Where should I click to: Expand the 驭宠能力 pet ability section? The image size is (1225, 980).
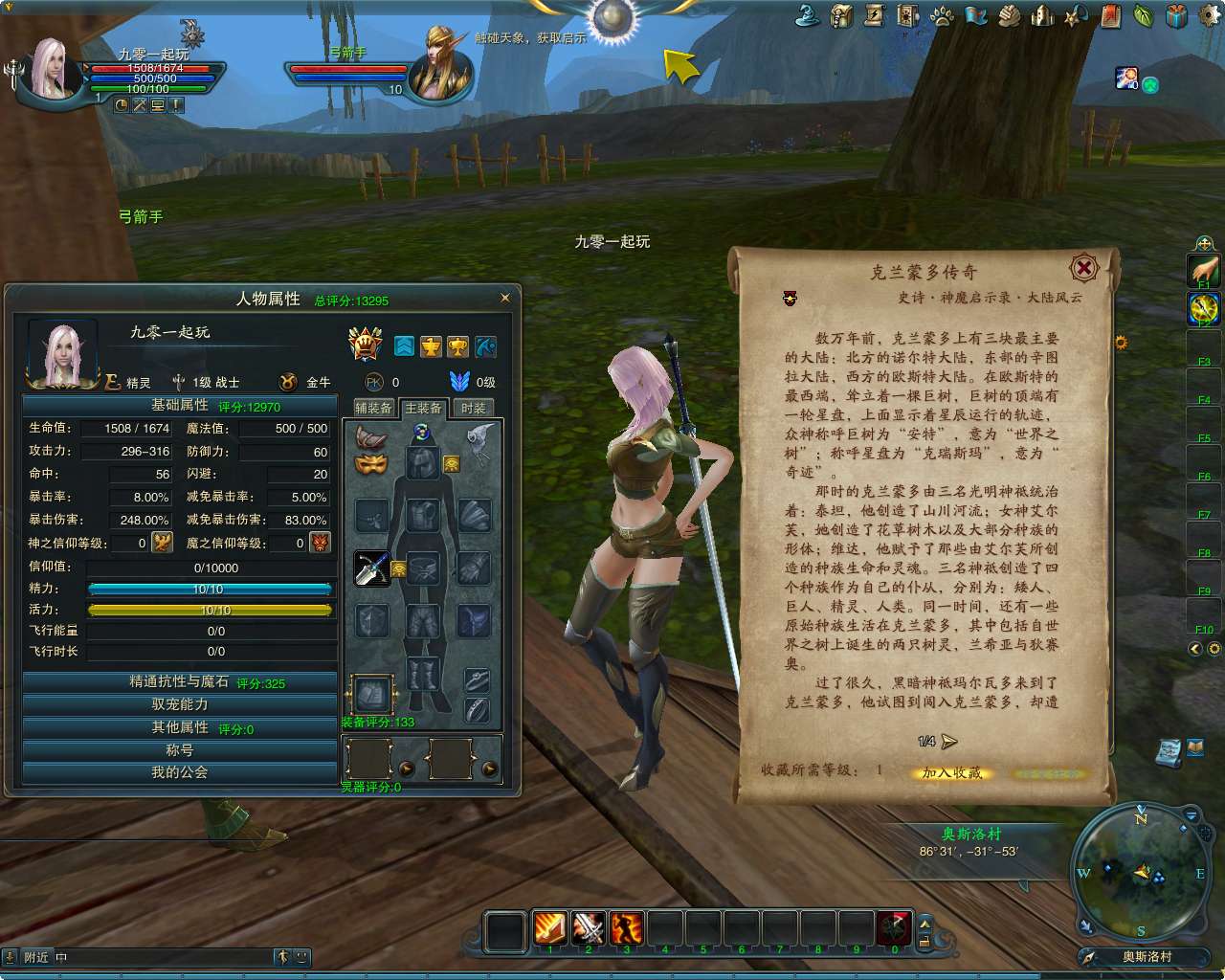(x=178, y=704)
